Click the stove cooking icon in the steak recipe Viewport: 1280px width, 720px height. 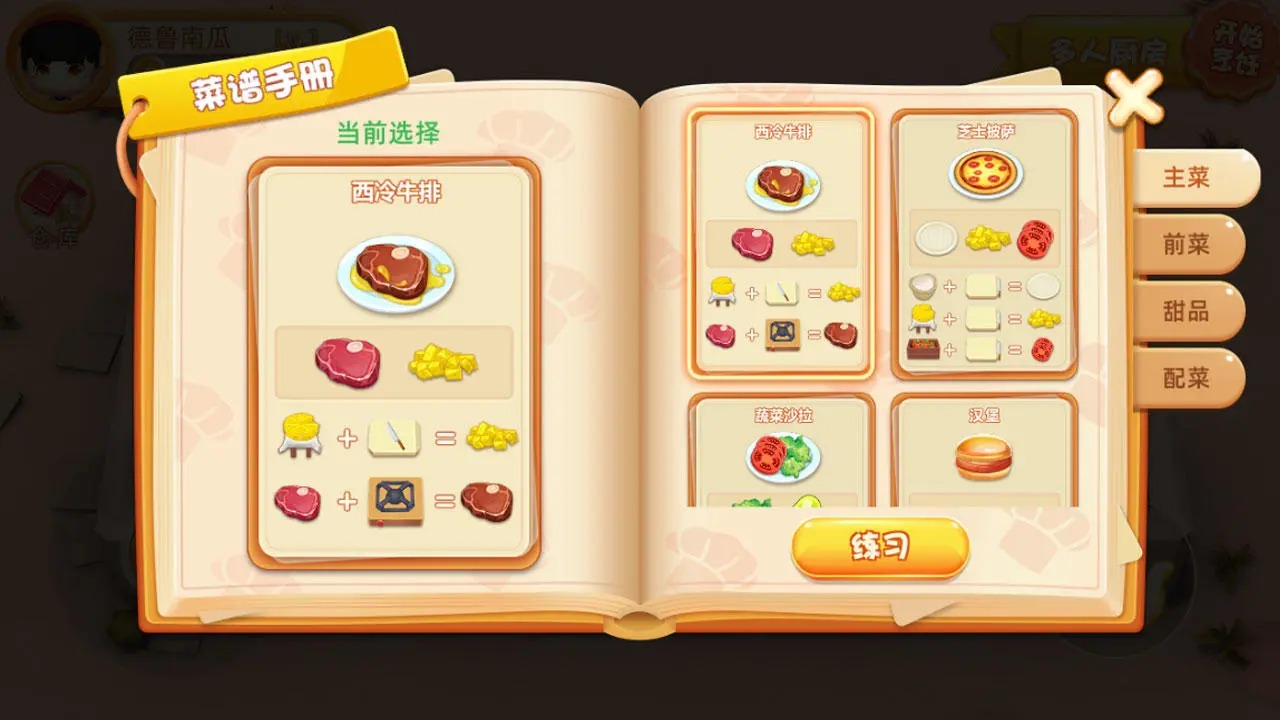[397, 500]
